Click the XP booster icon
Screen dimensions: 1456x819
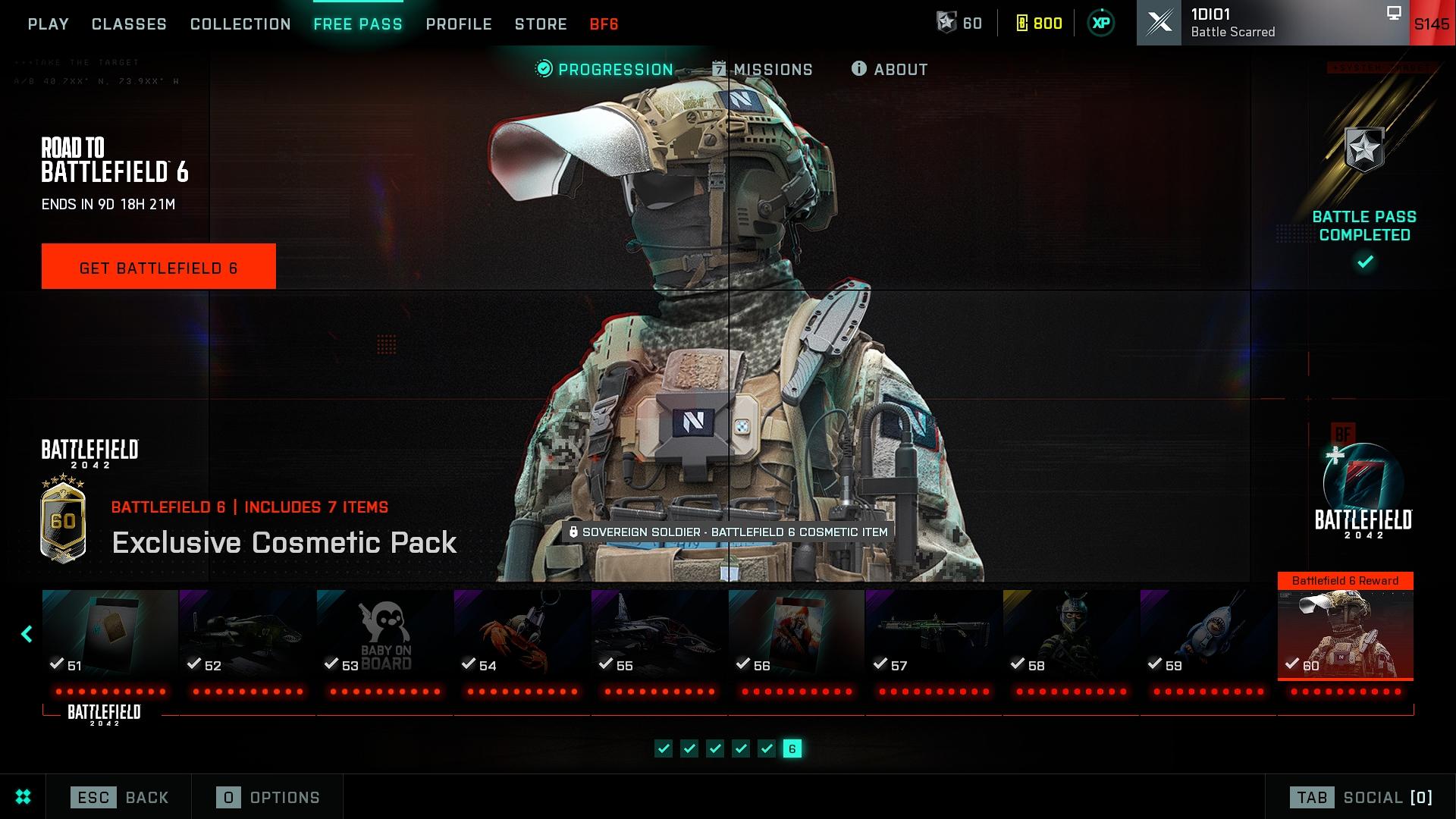1101,24
